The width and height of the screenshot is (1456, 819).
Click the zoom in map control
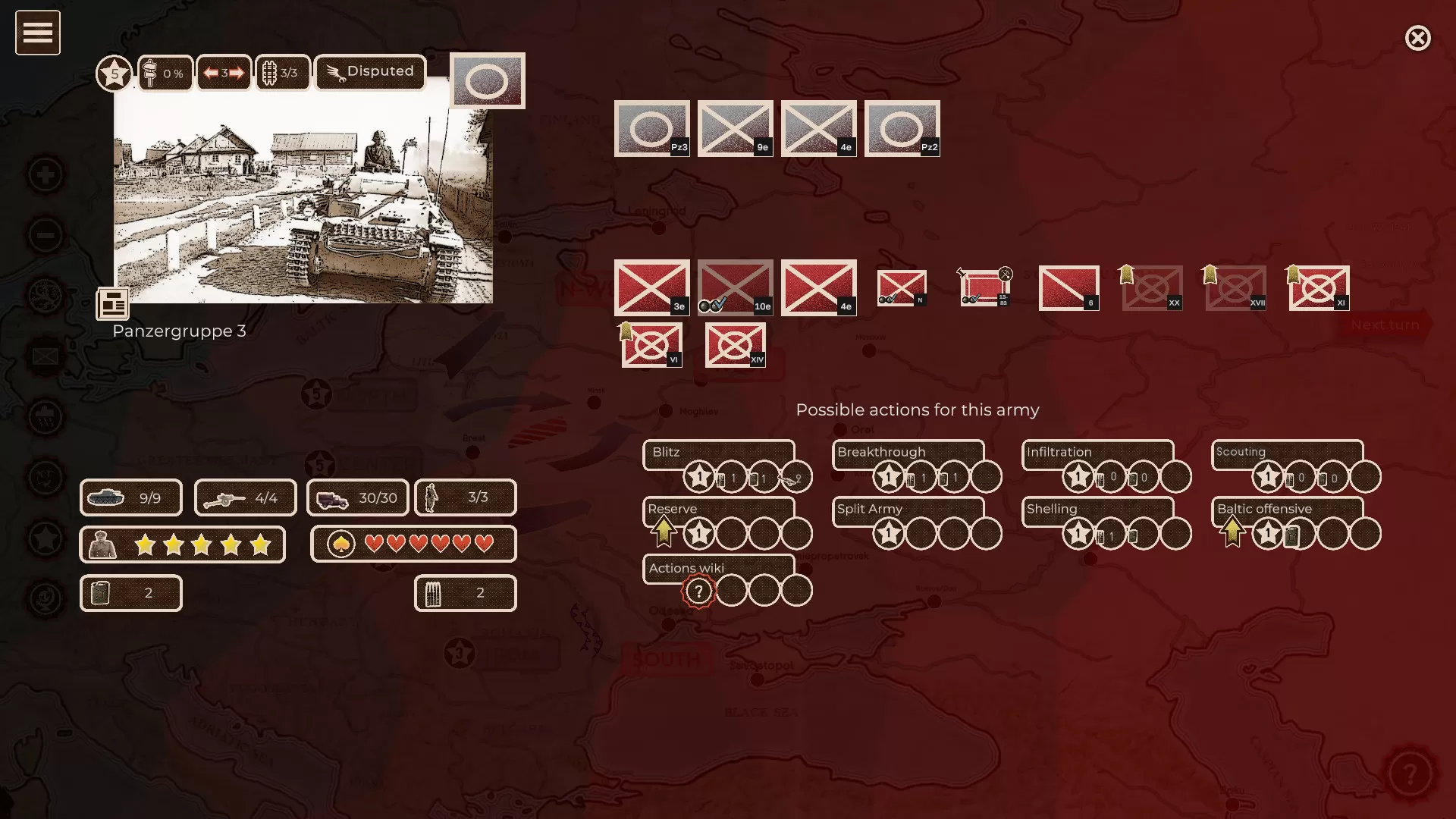(46, 174)
